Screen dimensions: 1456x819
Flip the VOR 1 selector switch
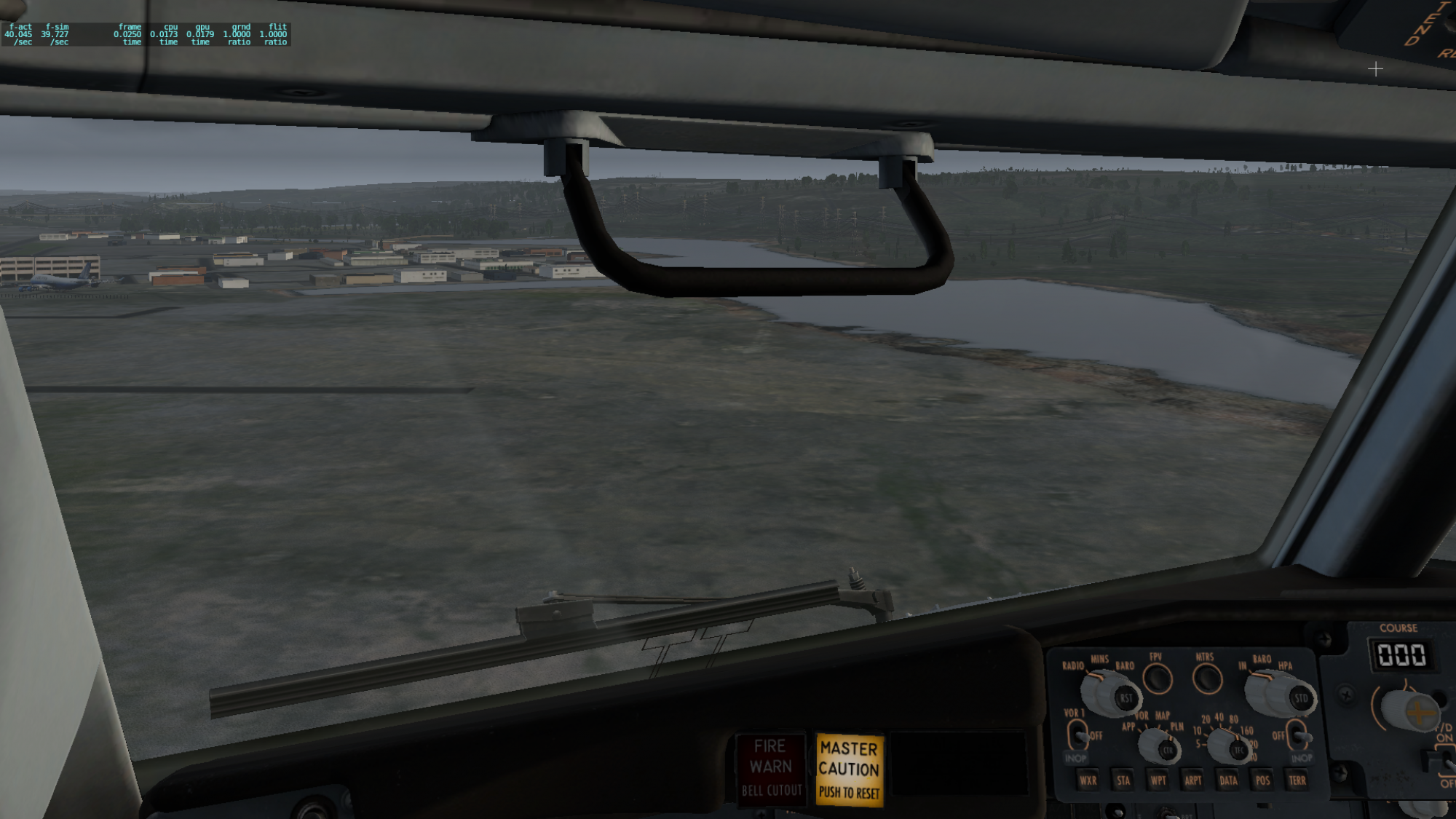(x=1078, y=734)
